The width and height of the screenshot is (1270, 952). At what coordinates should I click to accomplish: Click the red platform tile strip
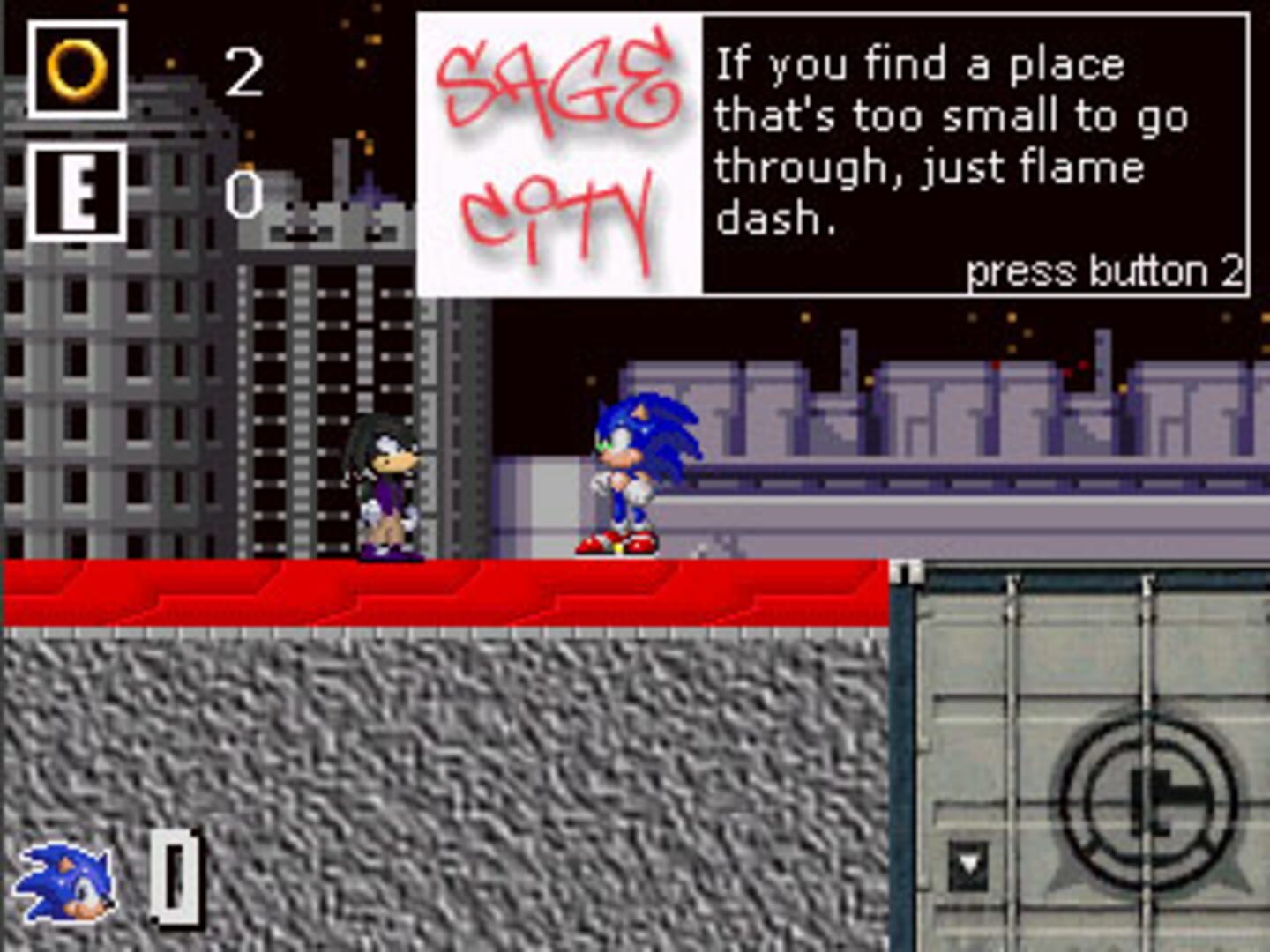coord(441,591)
